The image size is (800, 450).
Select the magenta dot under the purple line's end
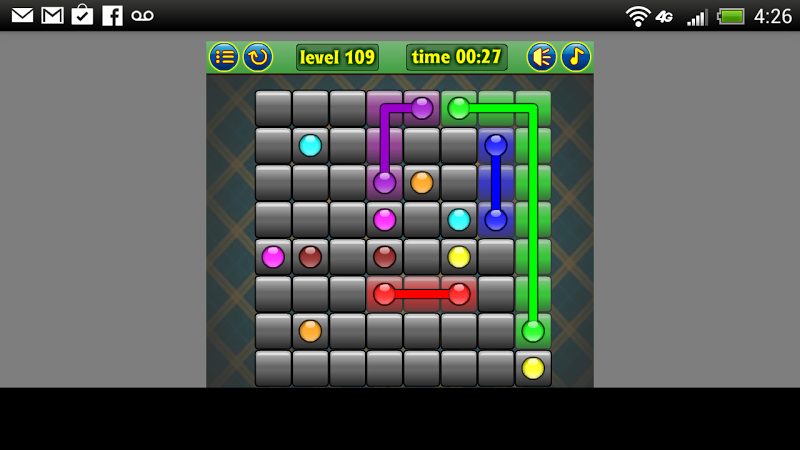coord(385,219)
